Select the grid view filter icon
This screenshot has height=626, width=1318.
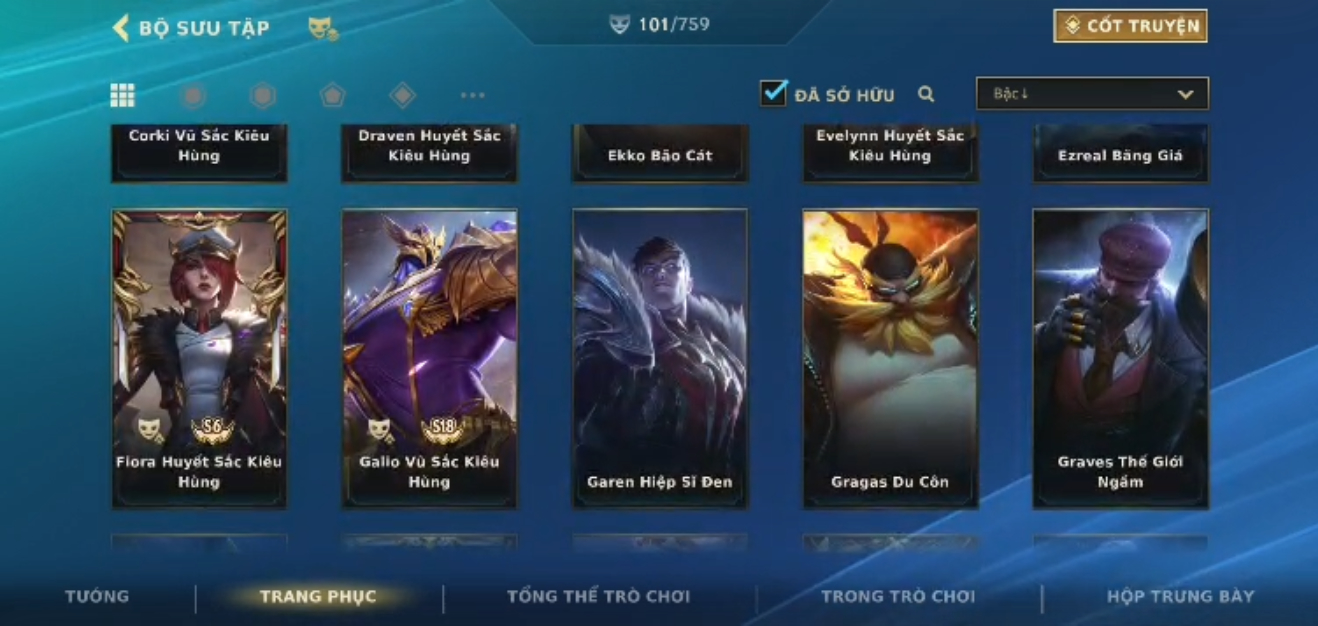122,95
